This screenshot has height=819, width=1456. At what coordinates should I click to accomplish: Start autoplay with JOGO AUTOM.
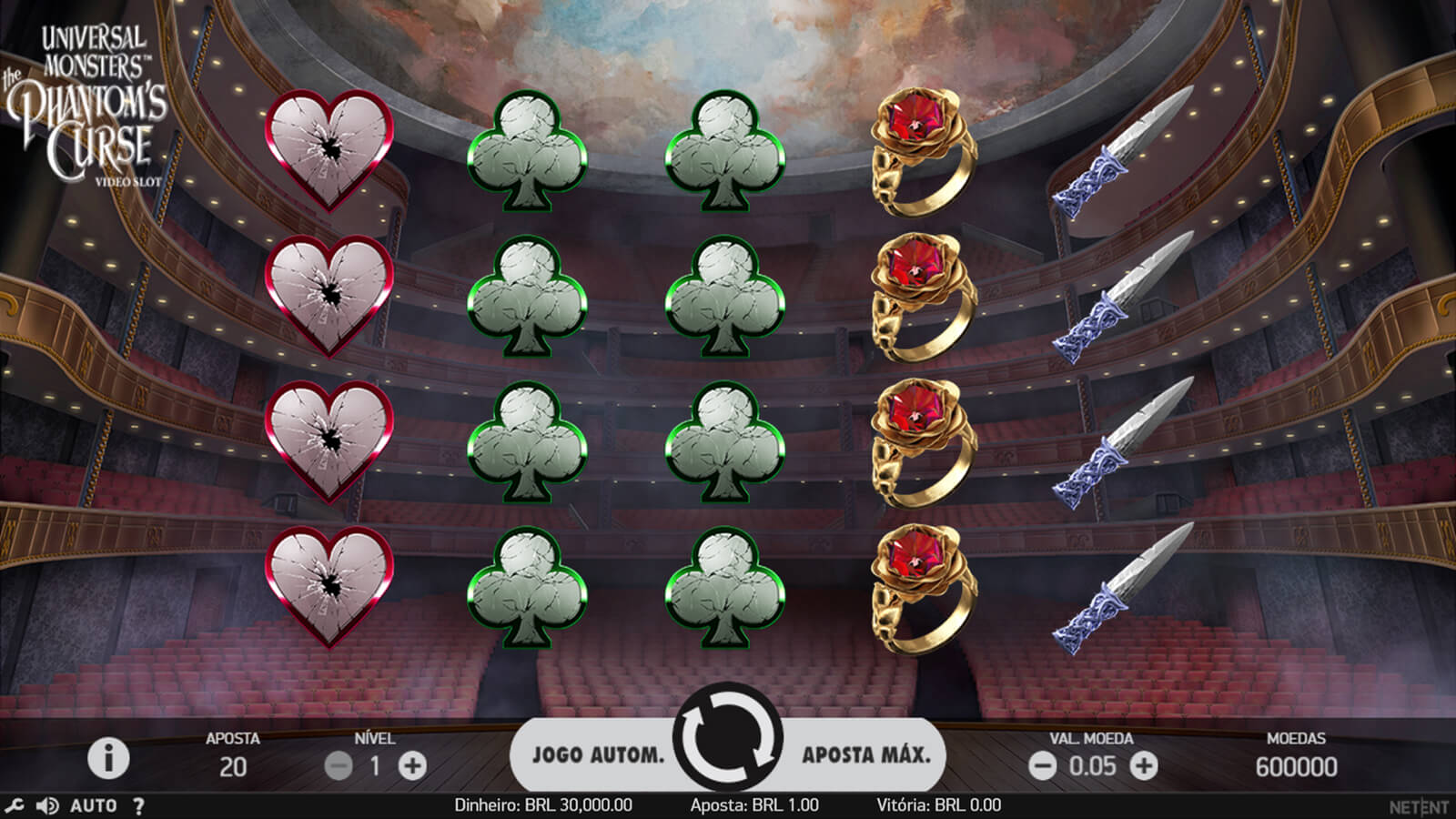[598, 754]
